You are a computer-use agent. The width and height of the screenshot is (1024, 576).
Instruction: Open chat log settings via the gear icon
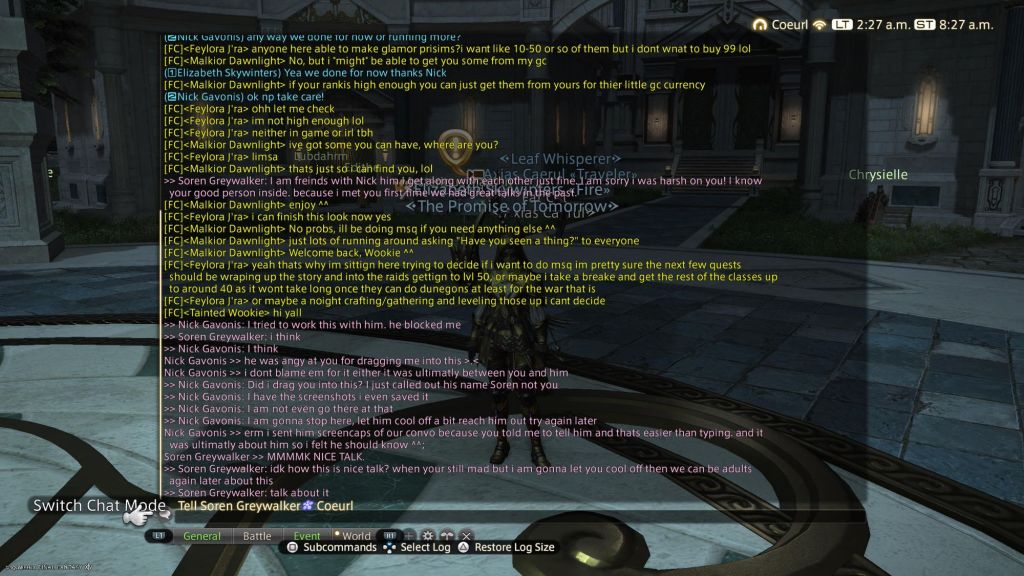click(428, 536)
